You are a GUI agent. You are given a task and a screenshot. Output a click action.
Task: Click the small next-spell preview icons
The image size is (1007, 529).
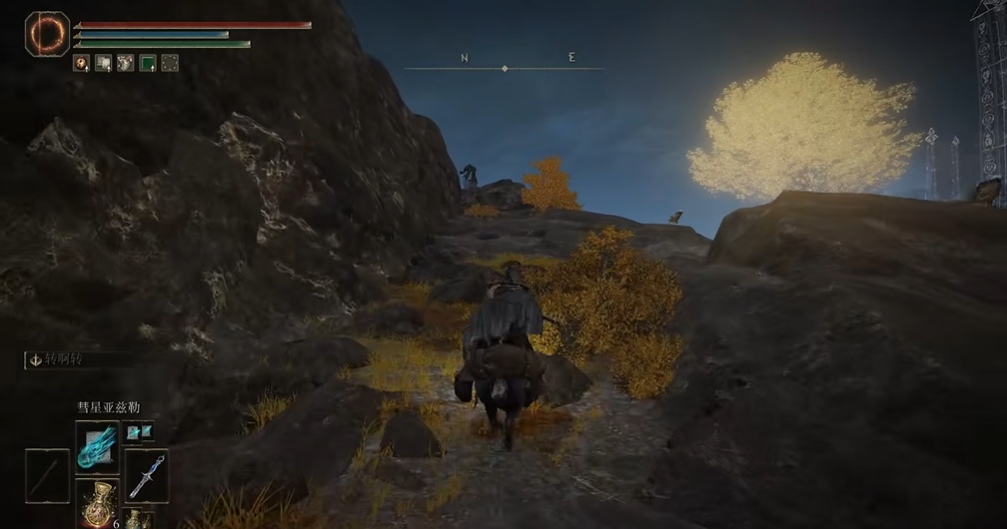pyautogui.click(x=139, y=431)
